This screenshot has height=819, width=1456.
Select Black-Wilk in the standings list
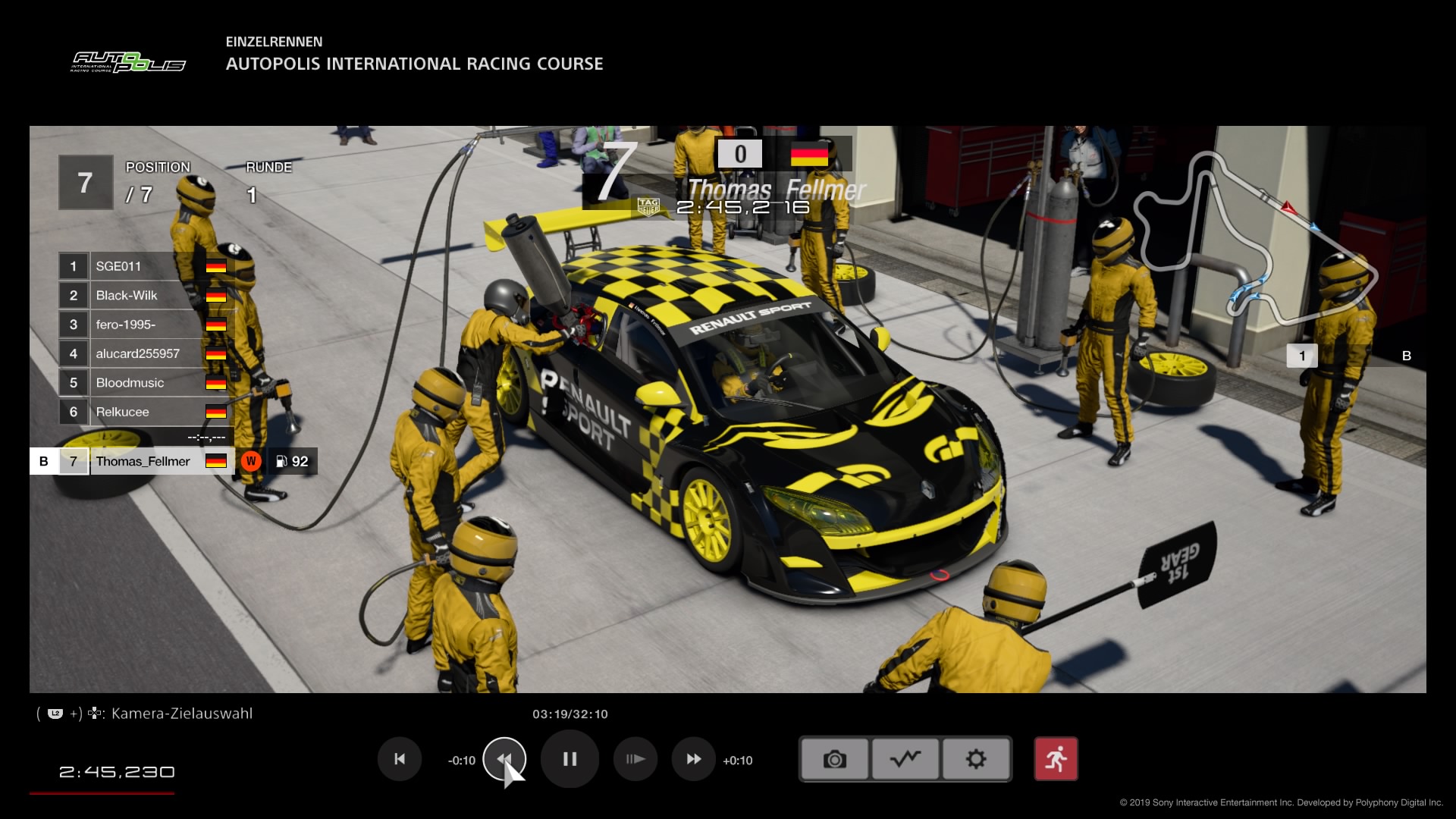tap(144, 296)
